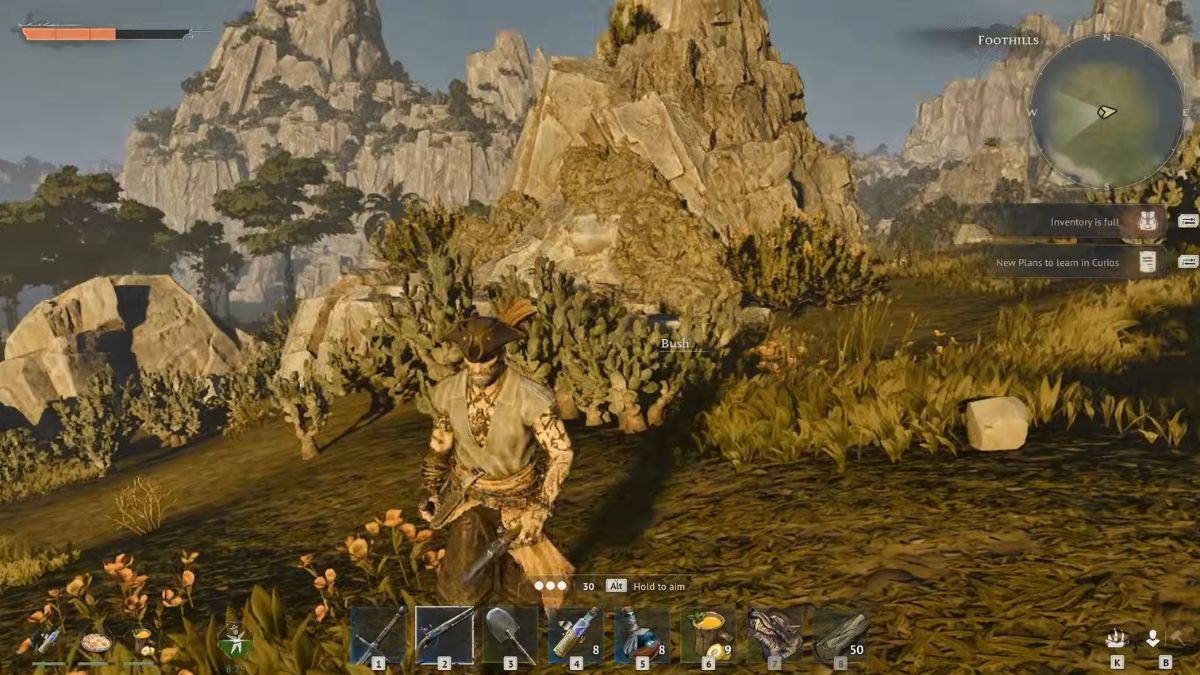Consume the orange drink in slot 6

click(x=708, y=635)
